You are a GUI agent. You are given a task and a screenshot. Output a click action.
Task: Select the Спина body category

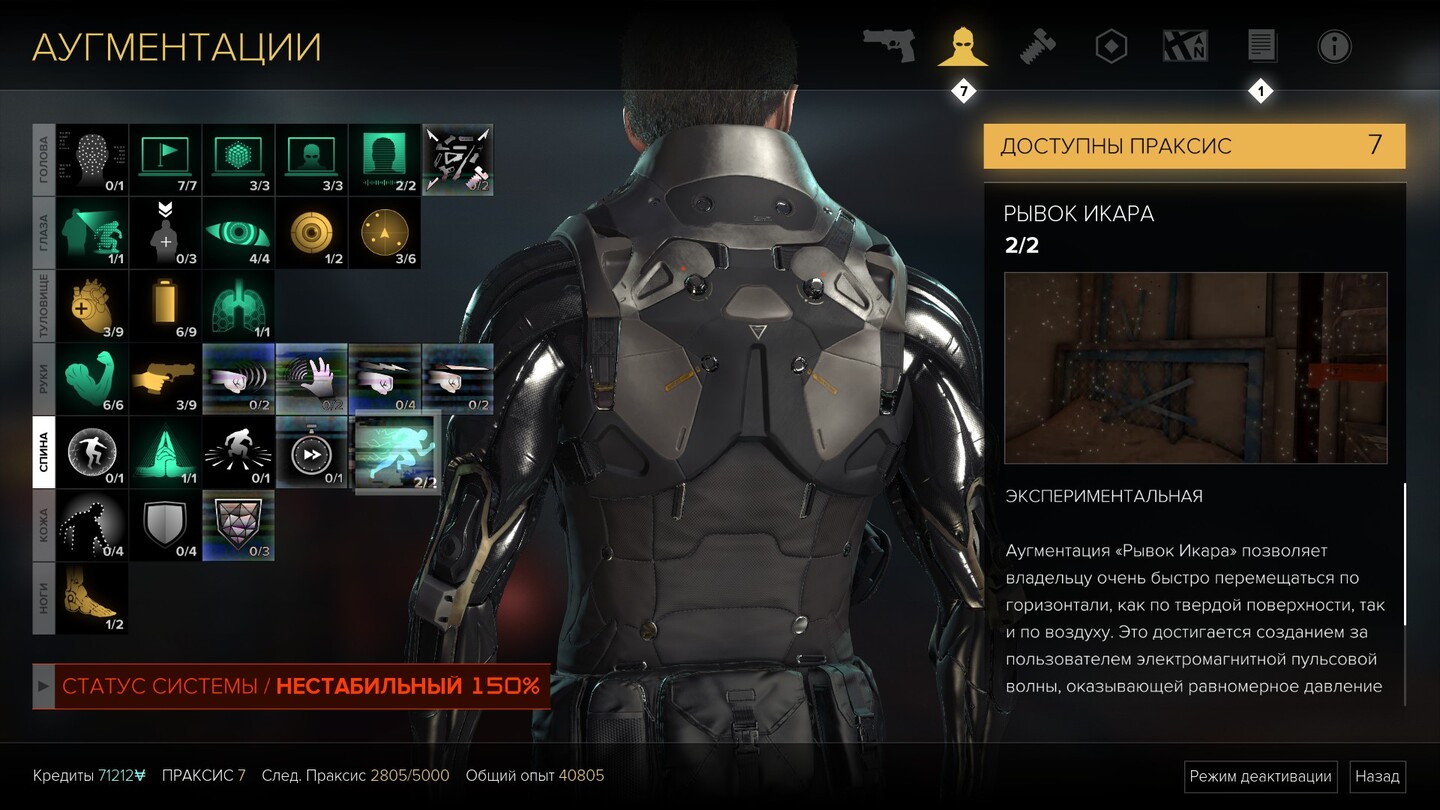point(44,452)
